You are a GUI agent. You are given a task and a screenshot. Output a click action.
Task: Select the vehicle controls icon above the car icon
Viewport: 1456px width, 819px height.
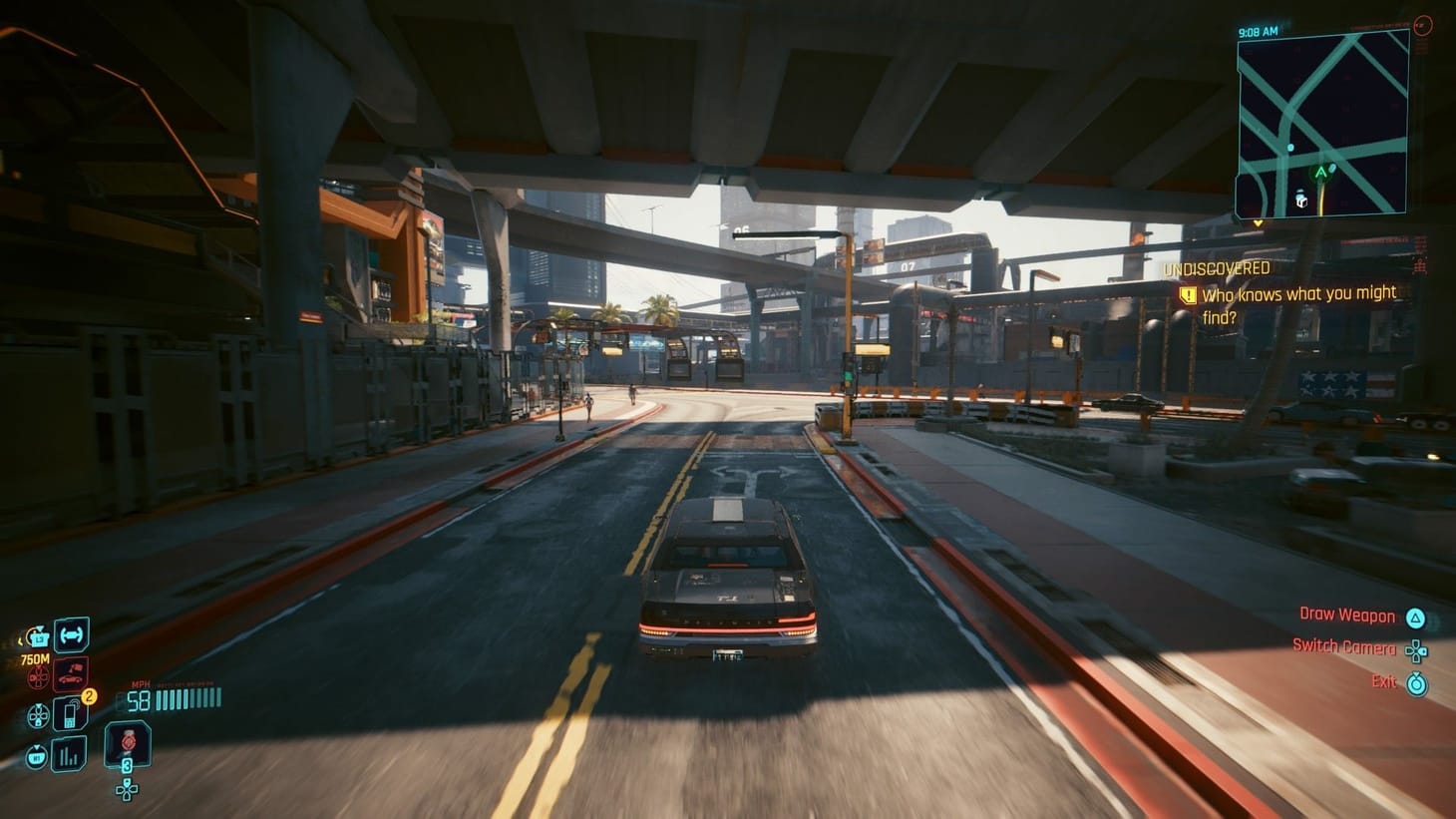71,633
